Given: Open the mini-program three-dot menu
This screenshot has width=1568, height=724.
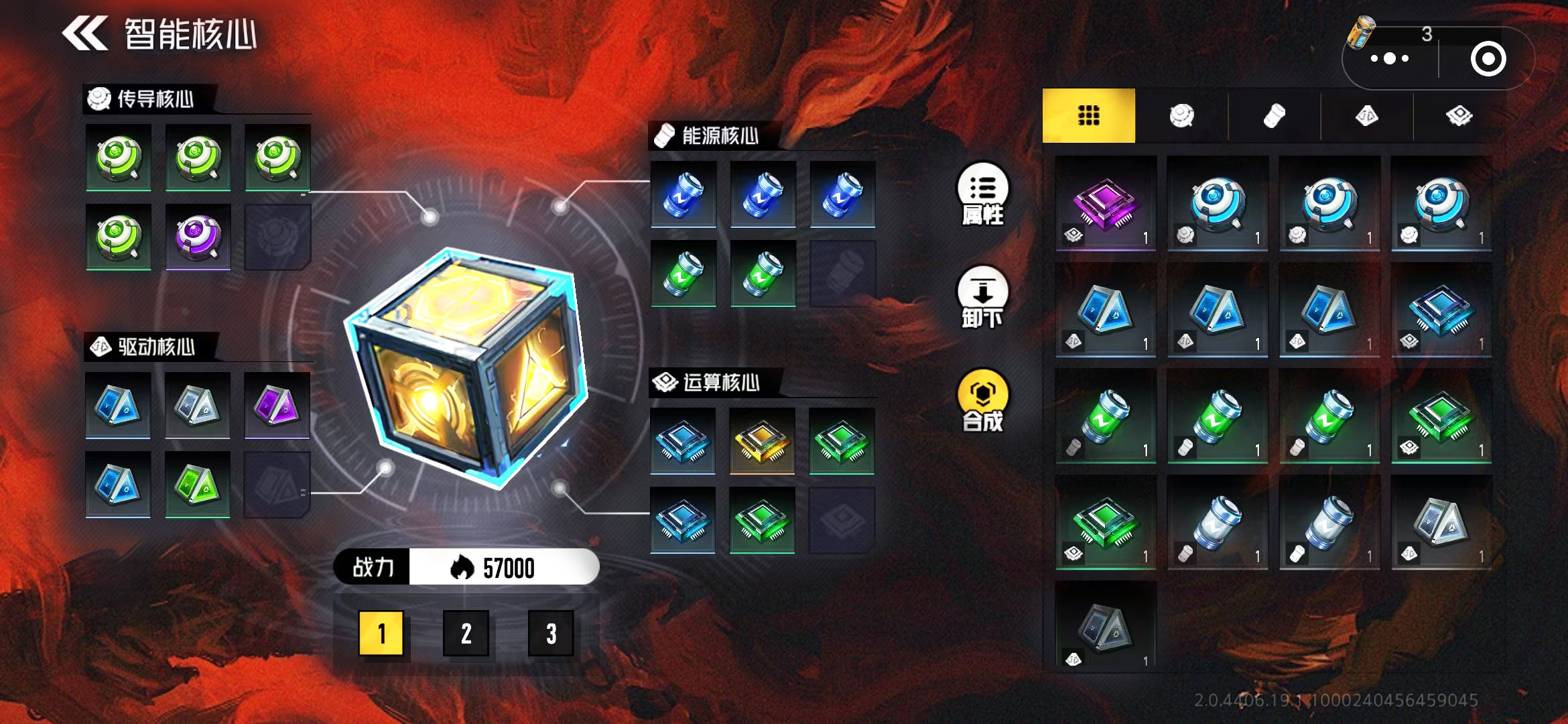Looking at the screenshot, I should click(1390, 59).
